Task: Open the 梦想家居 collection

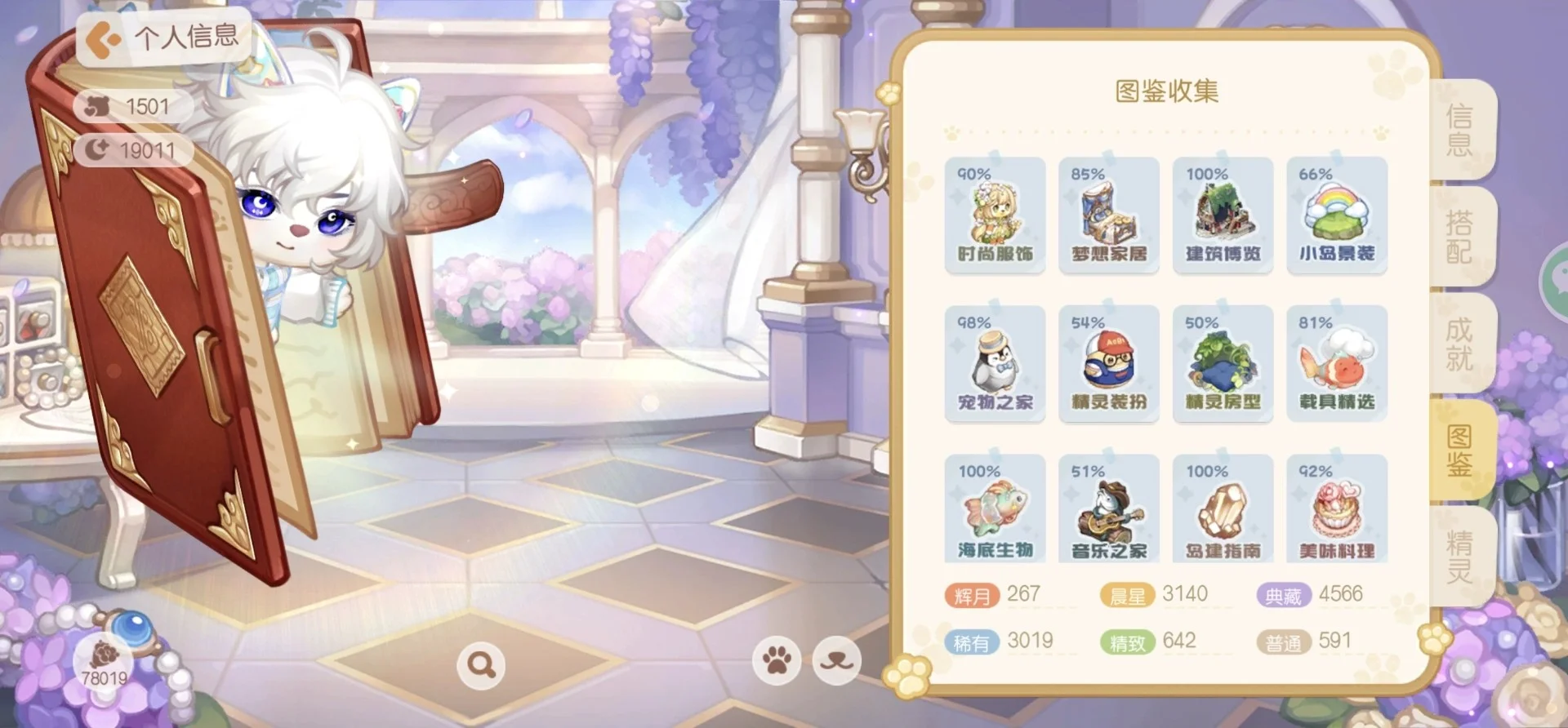Action: pyautogui.click(x=1108, y=215)
